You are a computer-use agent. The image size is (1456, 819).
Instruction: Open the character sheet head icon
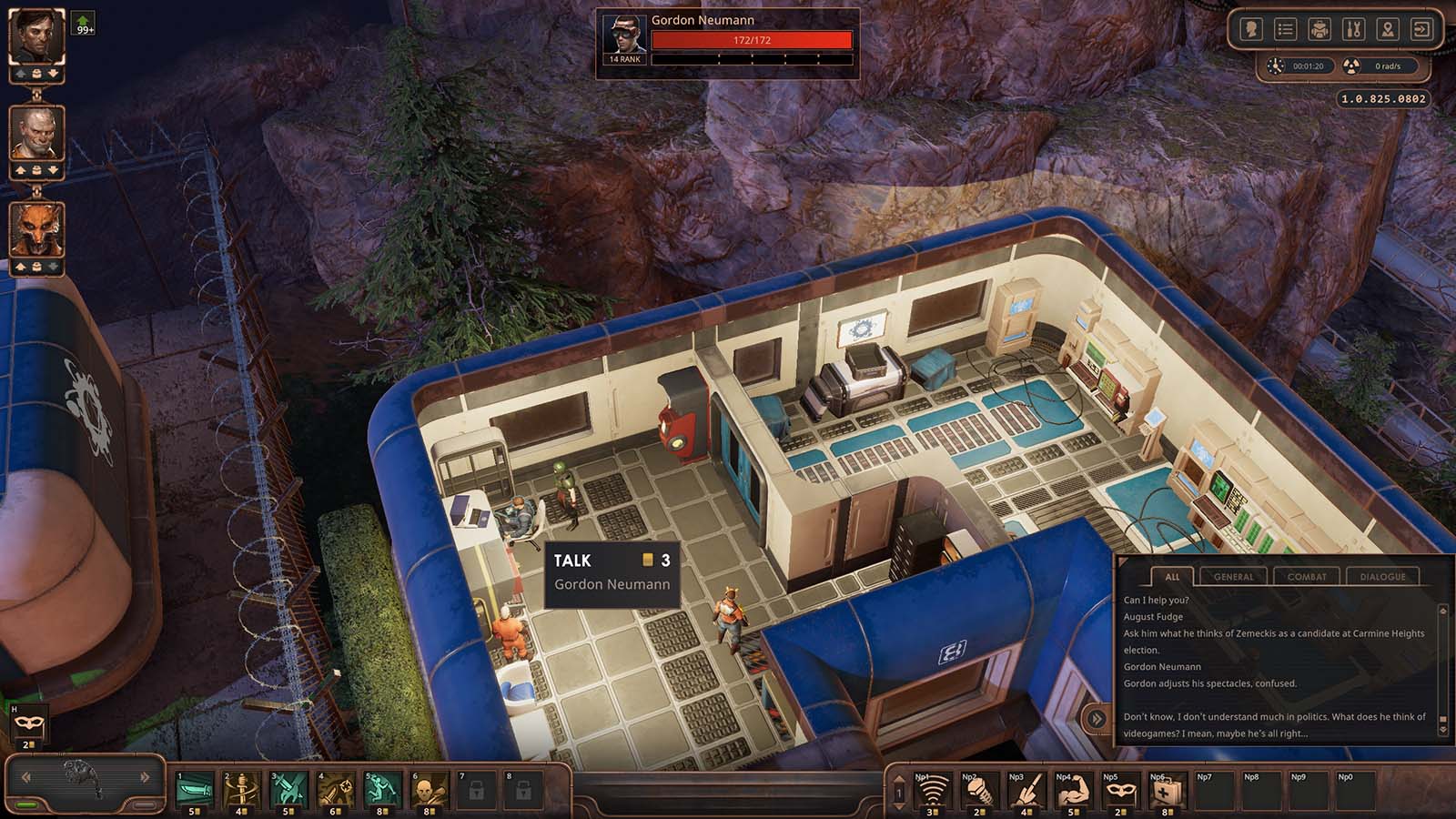(1251, 30)
